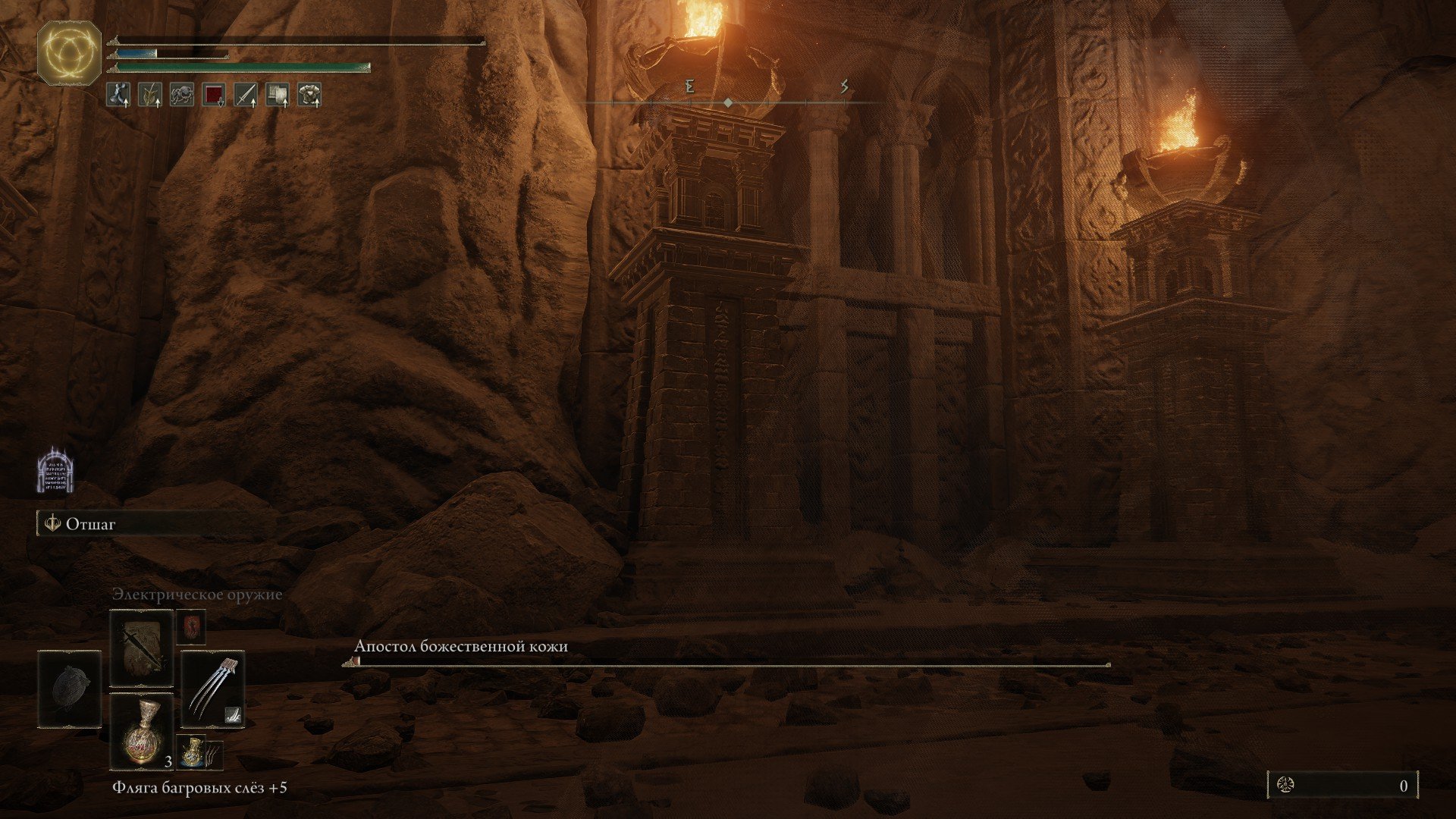Inspect the crab buff status icon

(181, 94)
